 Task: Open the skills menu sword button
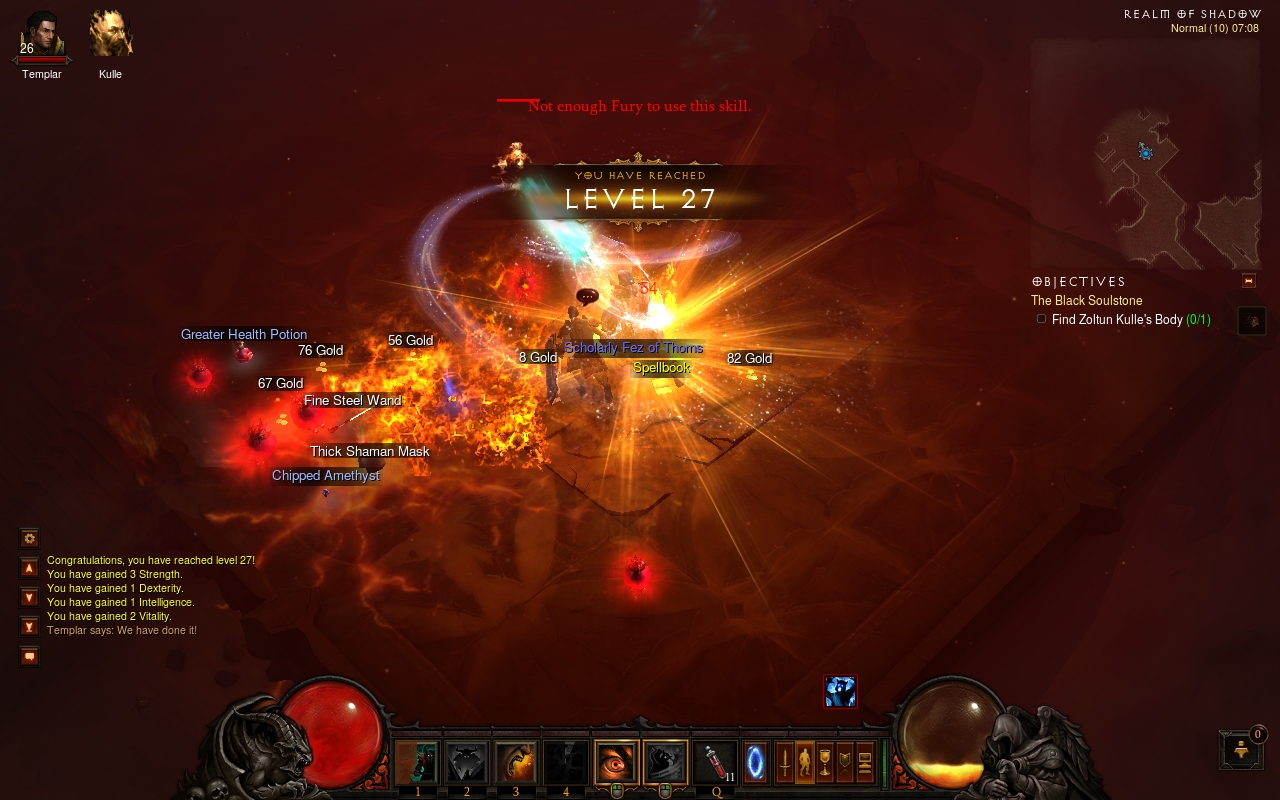point(786,762)
